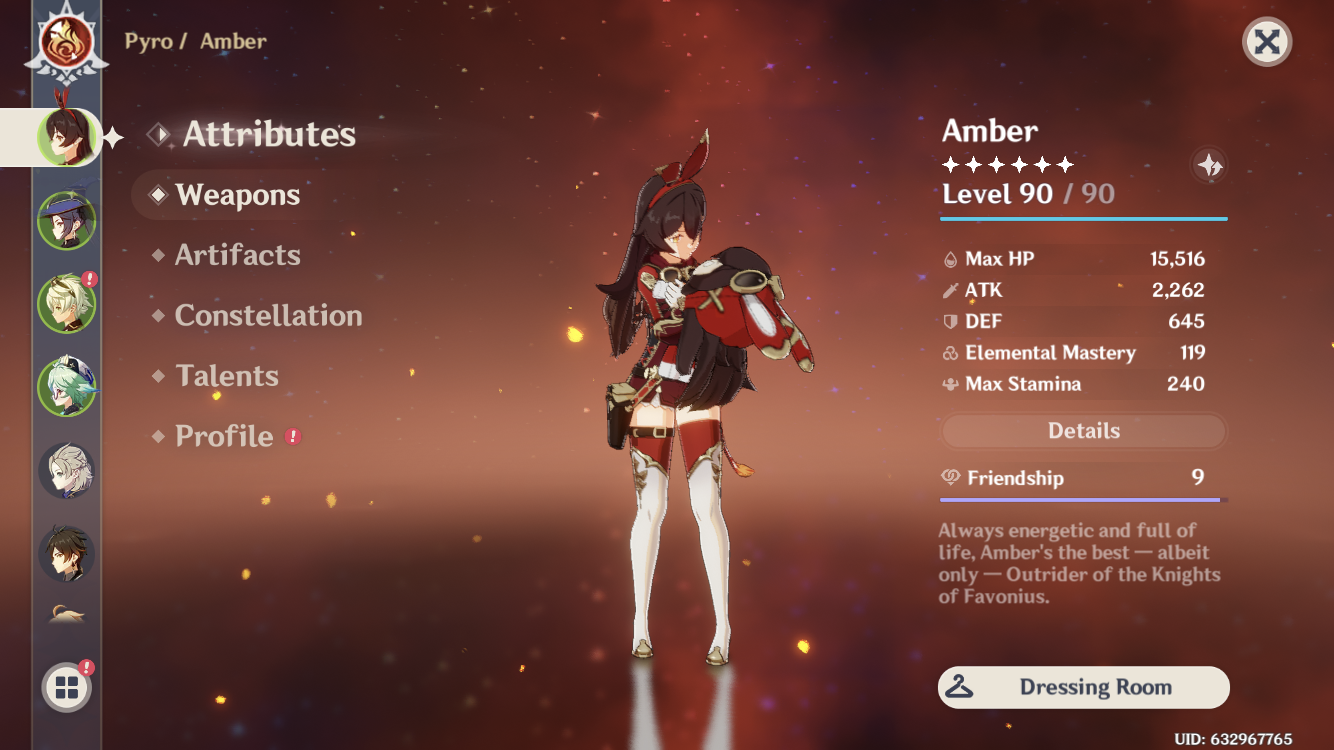
Task: Click the ascension star icon beside Amber's stars
Action: pyautogui.click(x=1210, y=167)
